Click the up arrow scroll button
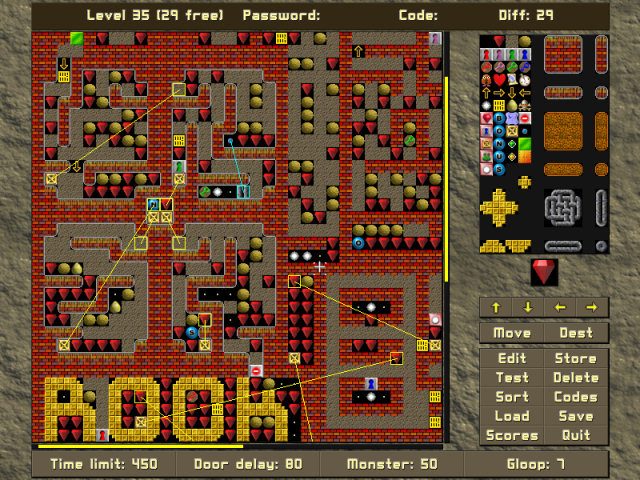The image size is (640, 480). click(496, 307)
